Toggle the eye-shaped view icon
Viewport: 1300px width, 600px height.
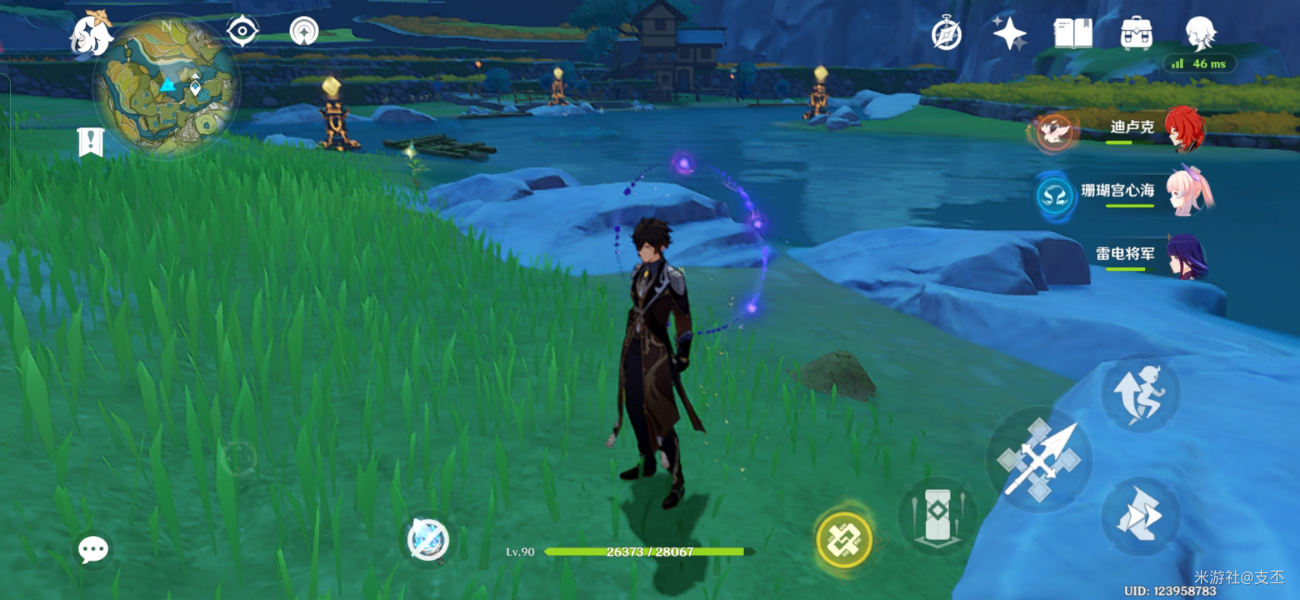coord(242,31)
